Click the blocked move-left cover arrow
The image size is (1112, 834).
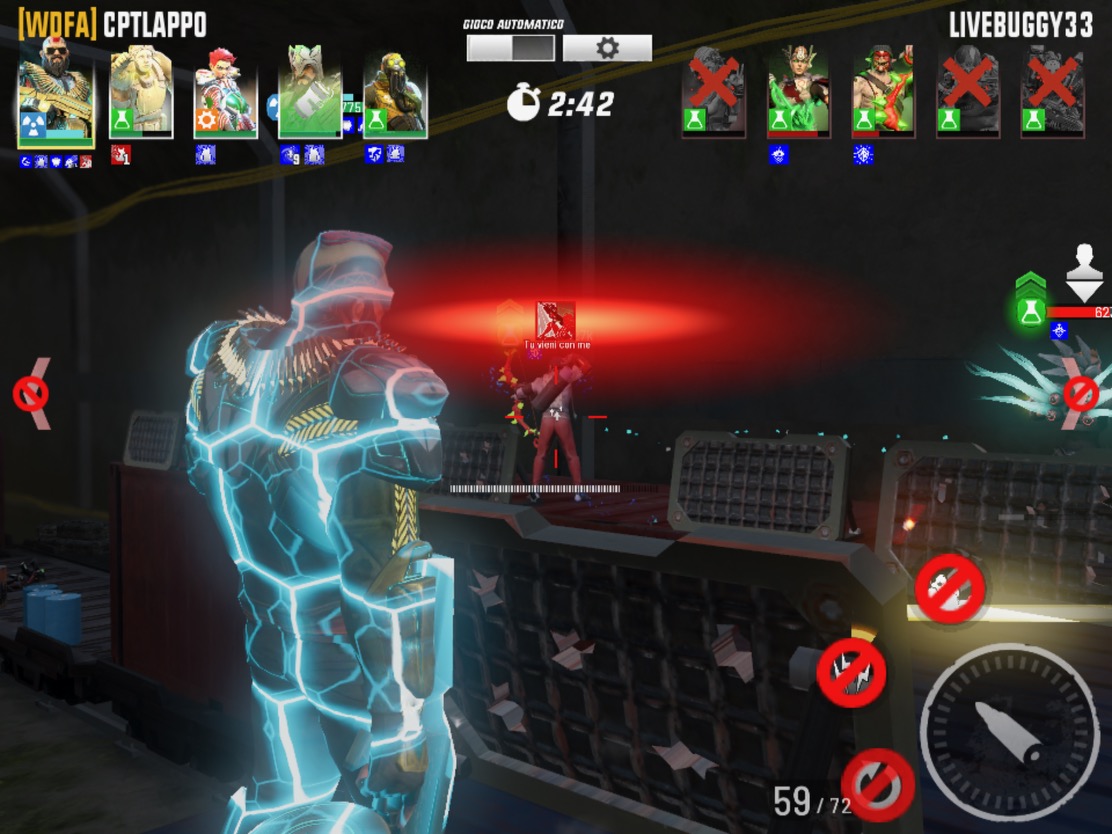pyautogui.click(x=32, y=394)
